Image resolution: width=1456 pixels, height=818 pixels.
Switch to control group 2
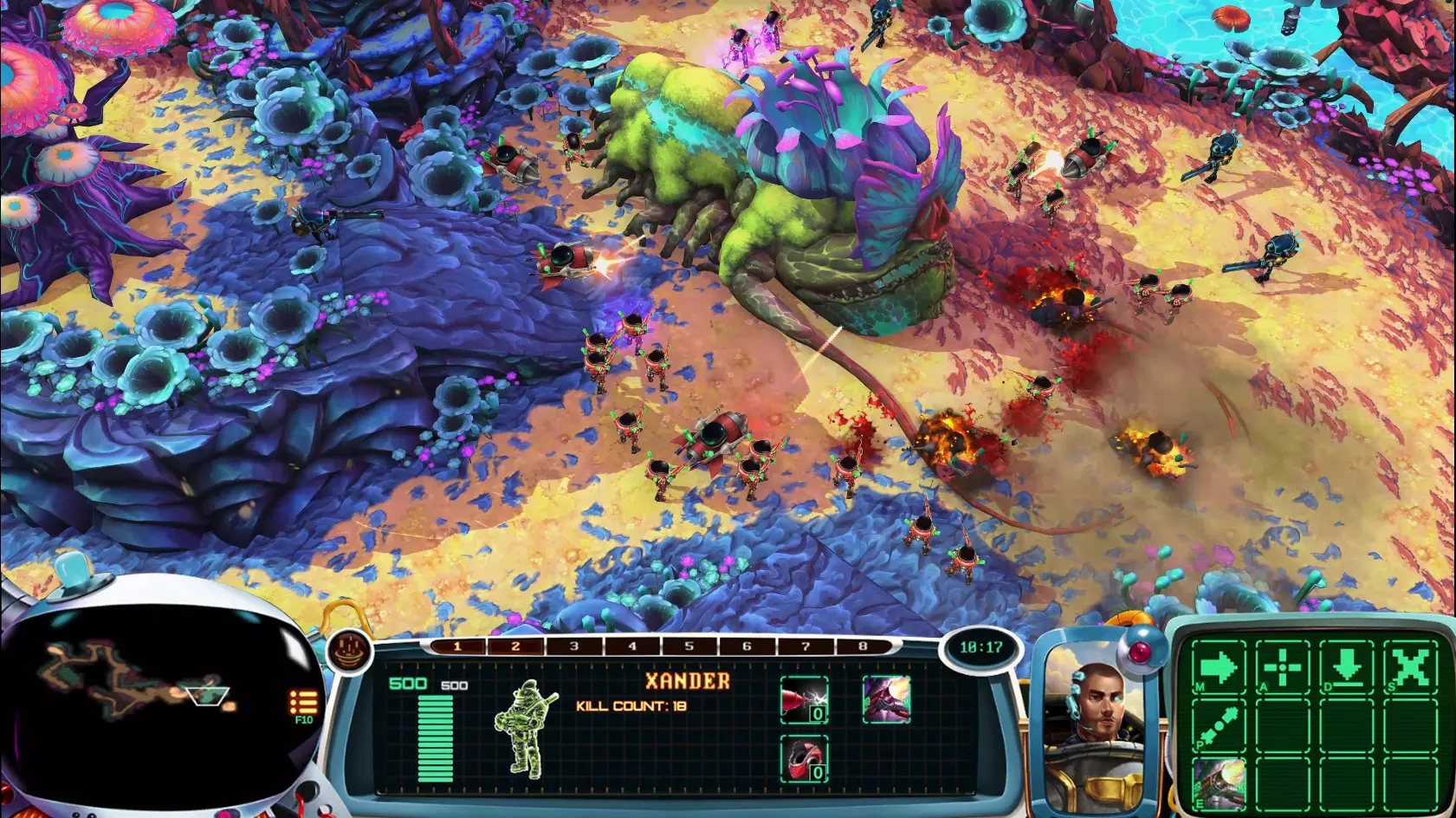coord(515,646)
